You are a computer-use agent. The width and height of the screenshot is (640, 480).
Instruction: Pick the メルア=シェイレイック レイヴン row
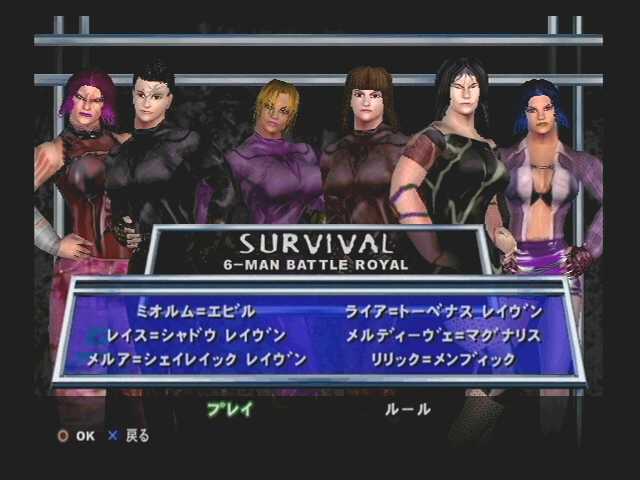click(x=197, y=359)
